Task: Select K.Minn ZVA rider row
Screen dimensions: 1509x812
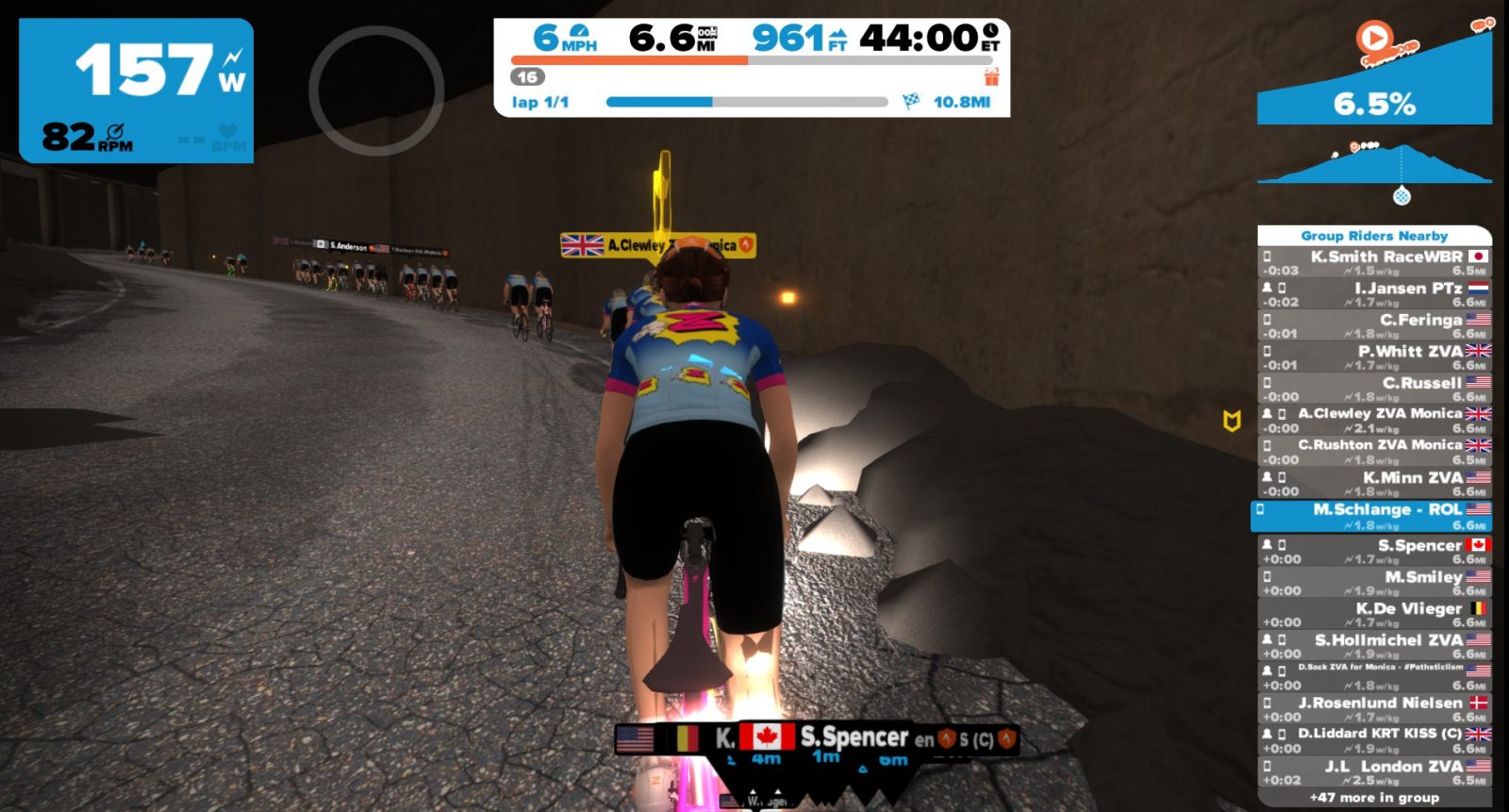Action: pyautogui.click(x=1374, y=484)
